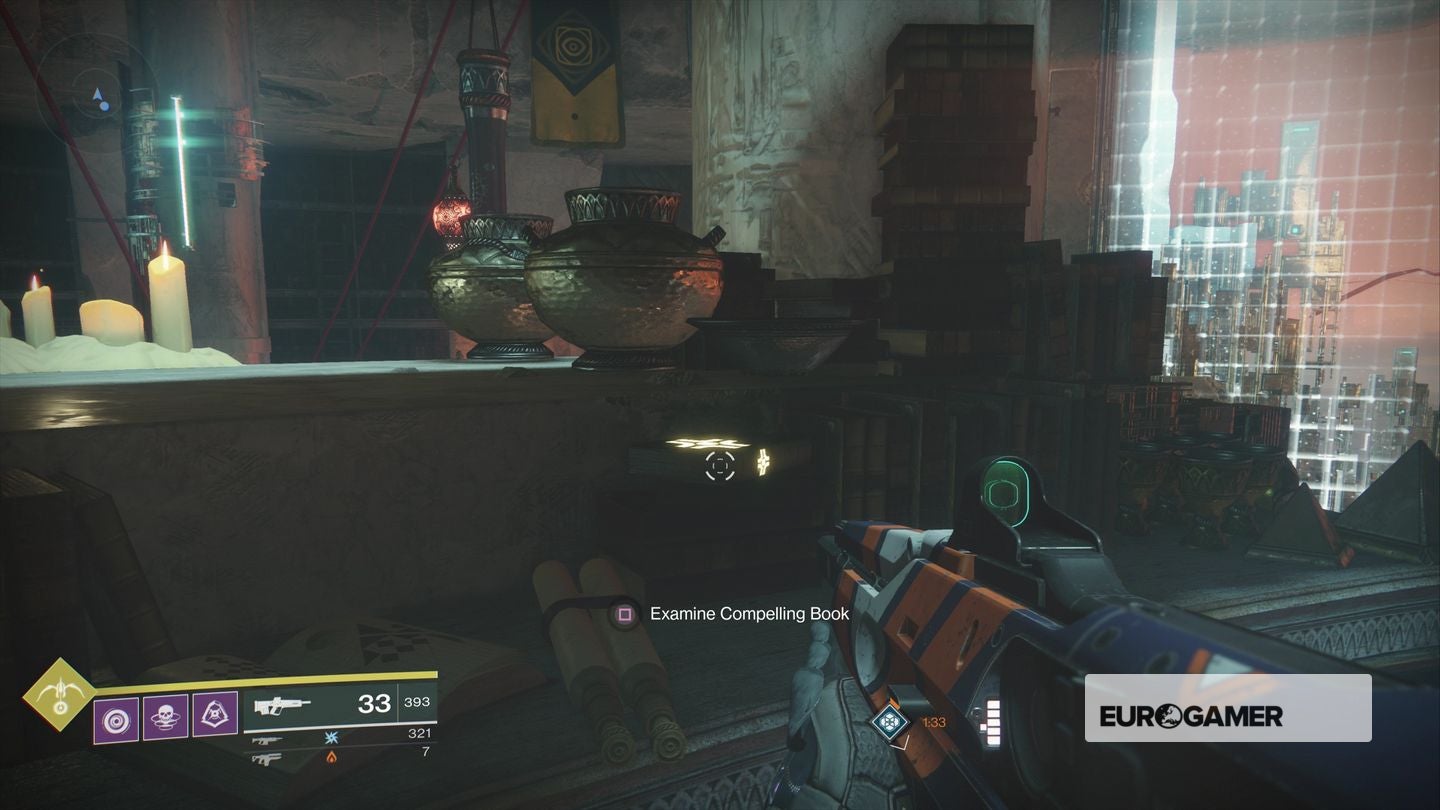This screenshot has height=810, width=1440.
Task: Click the Examine Compelling Book prompt text
Action: (749, 614)
